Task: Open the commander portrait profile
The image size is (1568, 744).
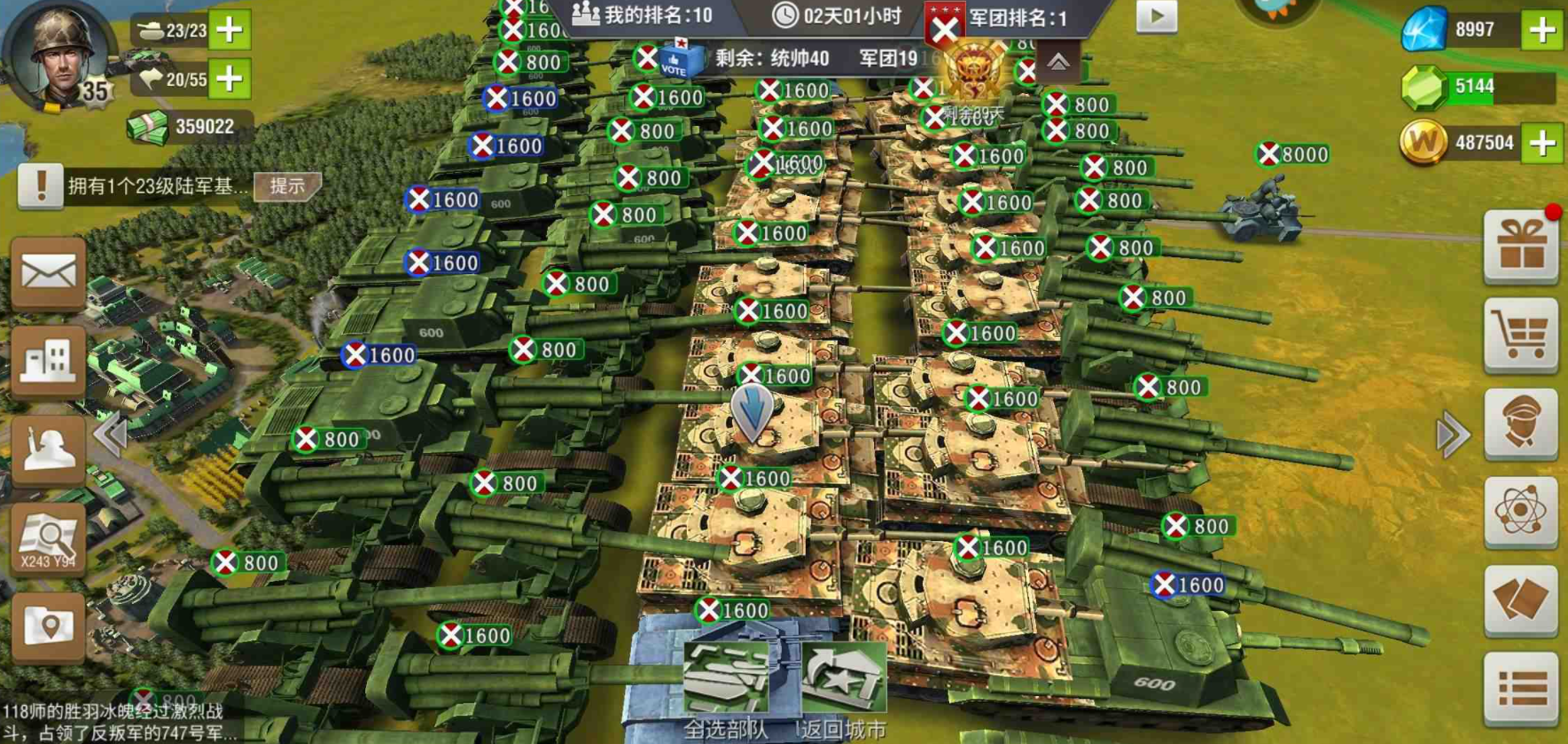Action: pyautogui.click(x=60, y=55)
